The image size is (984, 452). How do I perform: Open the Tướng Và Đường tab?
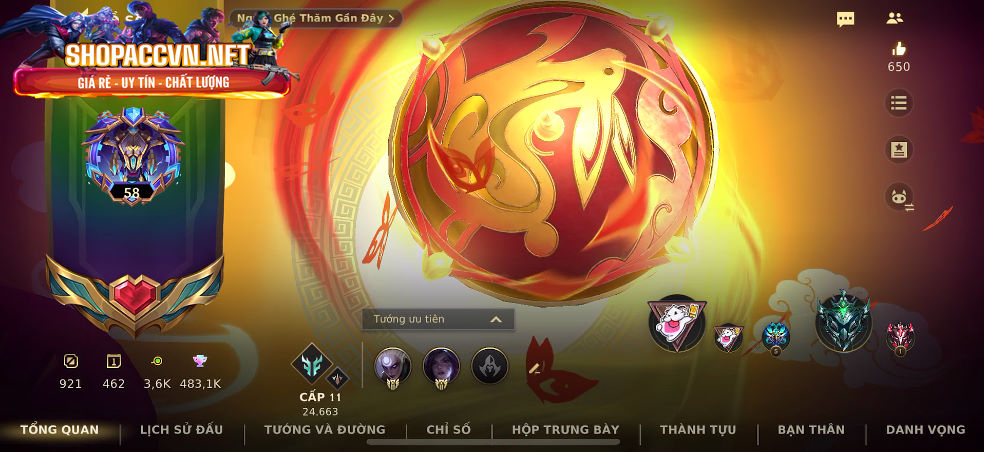click(324, 430)
